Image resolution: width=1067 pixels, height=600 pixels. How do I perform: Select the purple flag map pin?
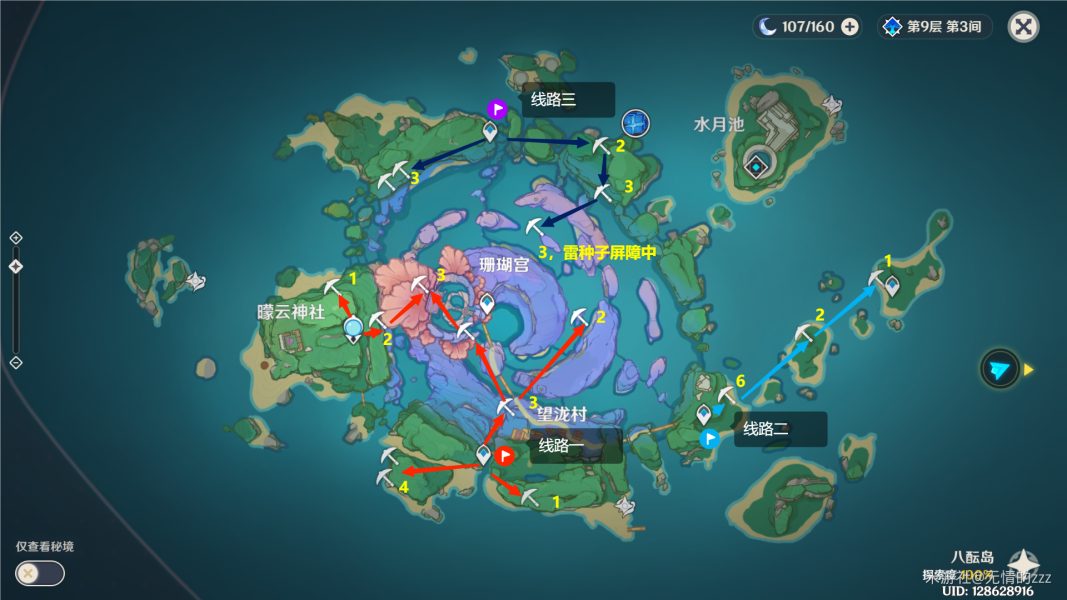(497, 109)
